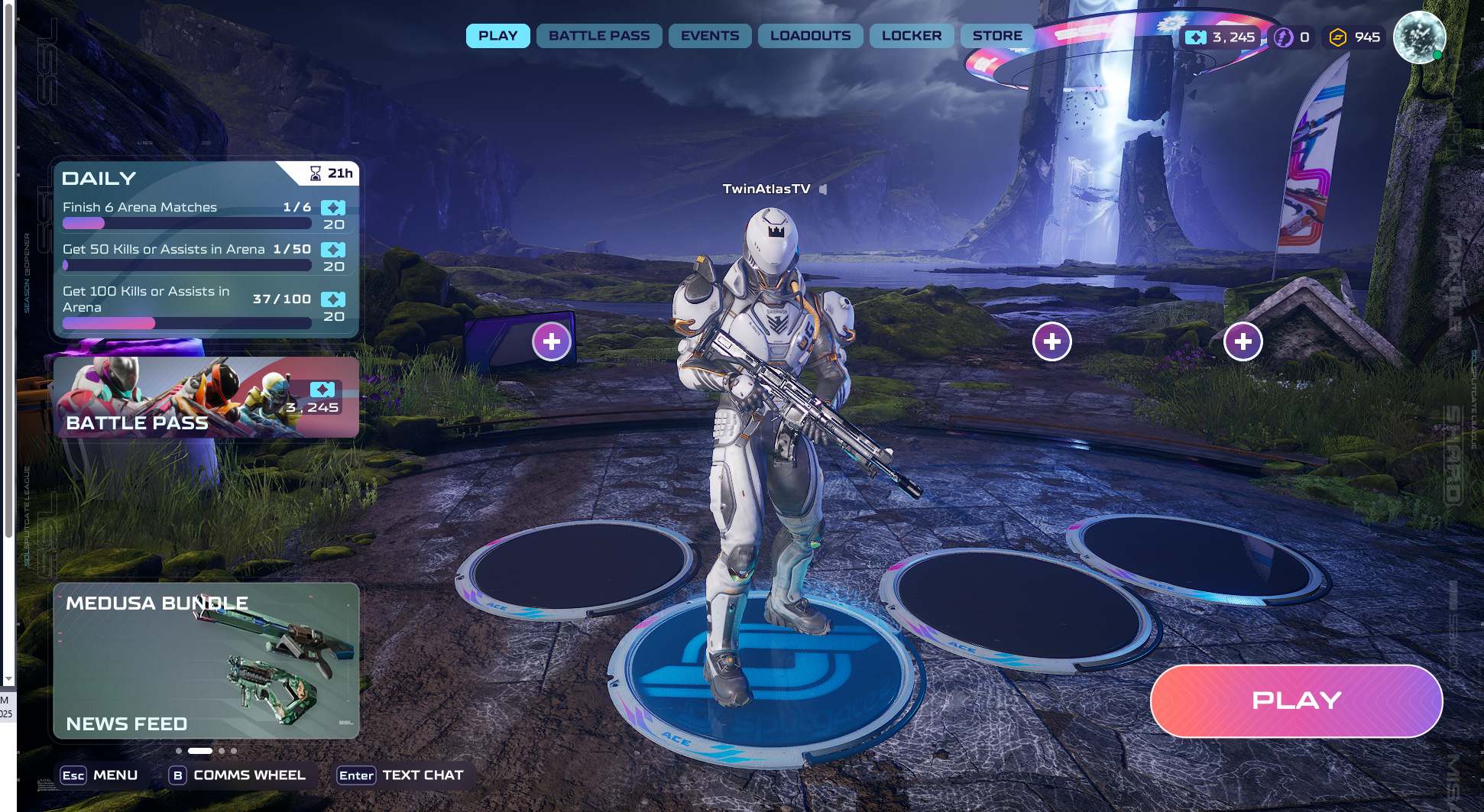1484x812 pixels.
Task: Select the Play tab in top navigation
Action: 497,36
